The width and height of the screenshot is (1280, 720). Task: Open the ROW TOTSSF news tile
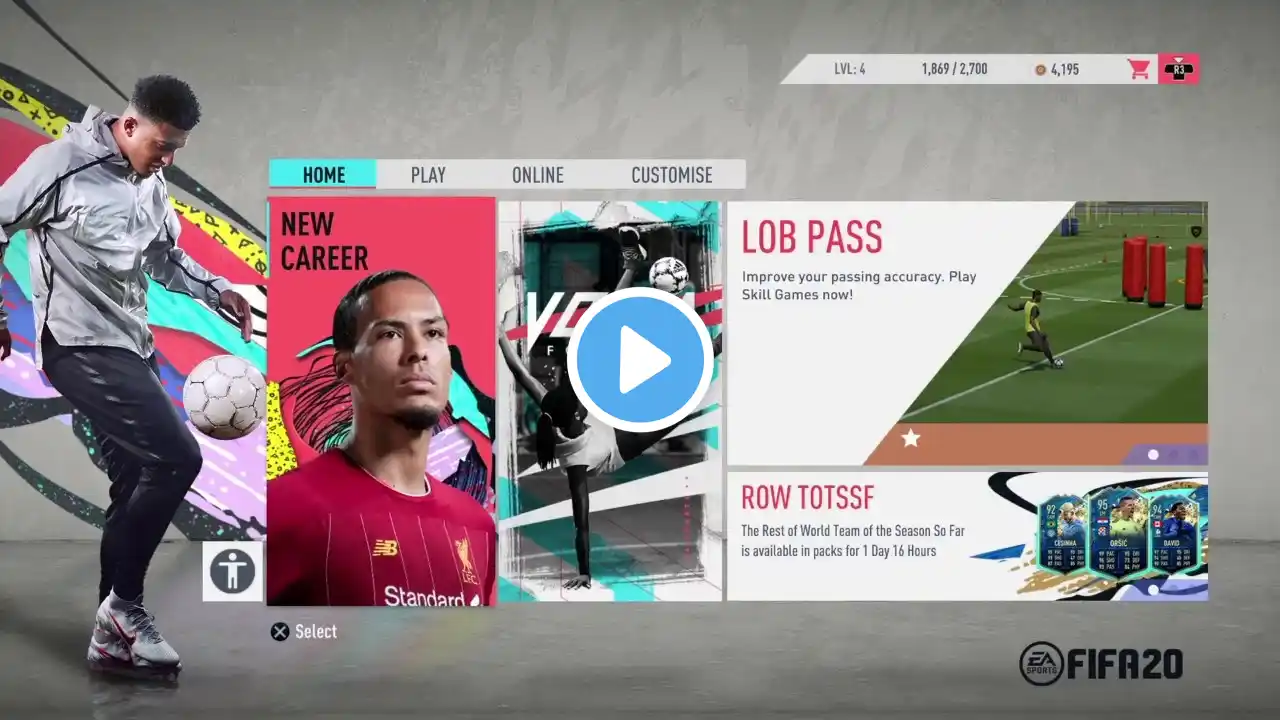click(x=966, y=536)
